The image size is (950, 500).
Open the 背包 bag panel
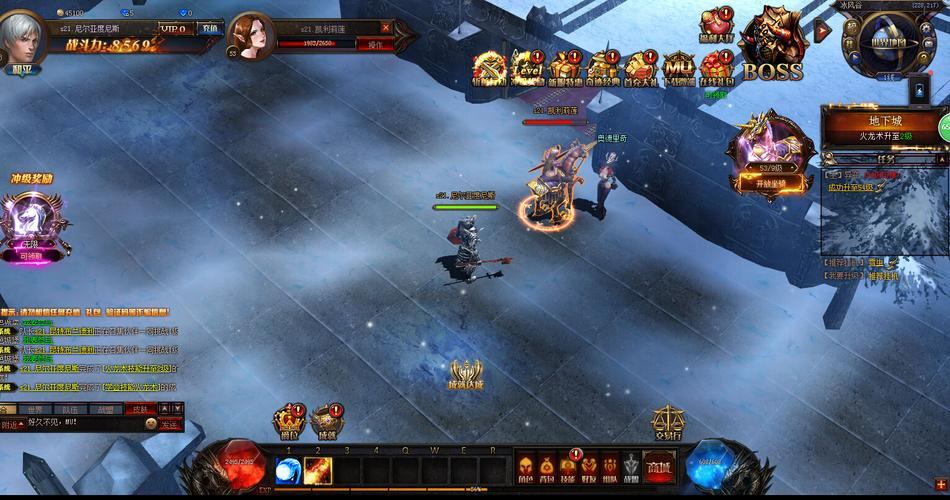coord(546,468)
